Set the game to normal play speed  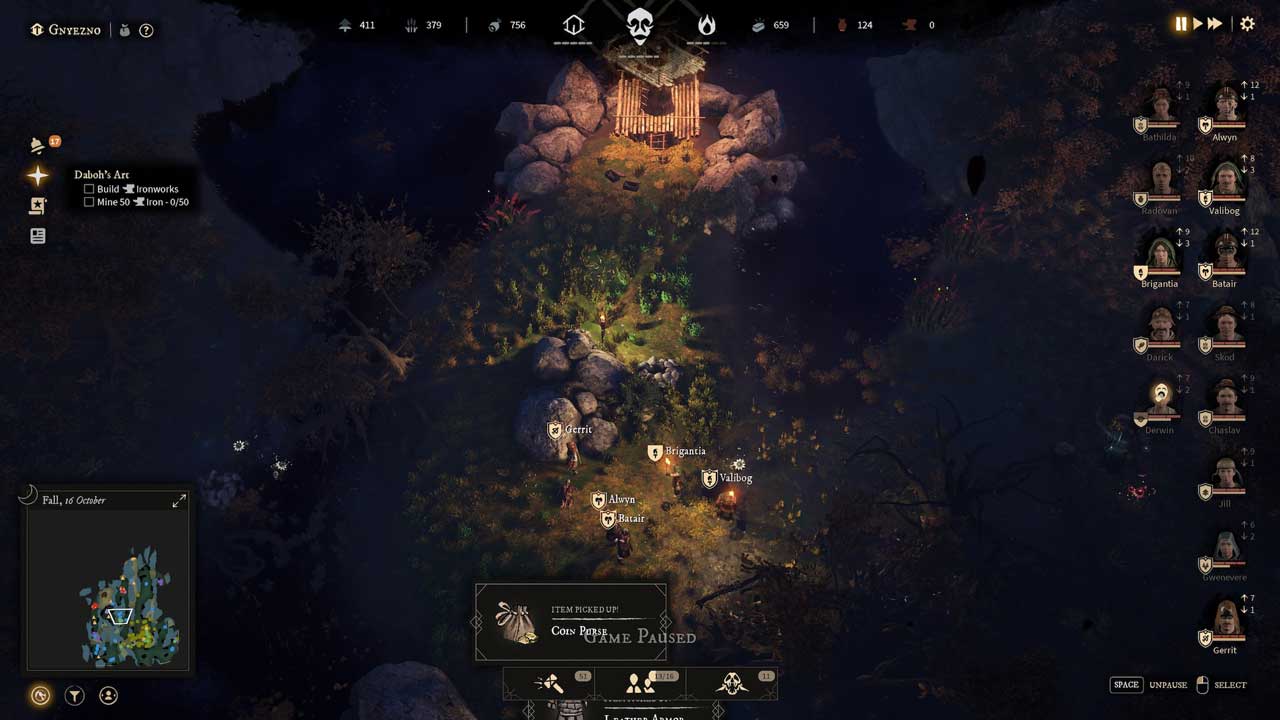[1198, 24]
